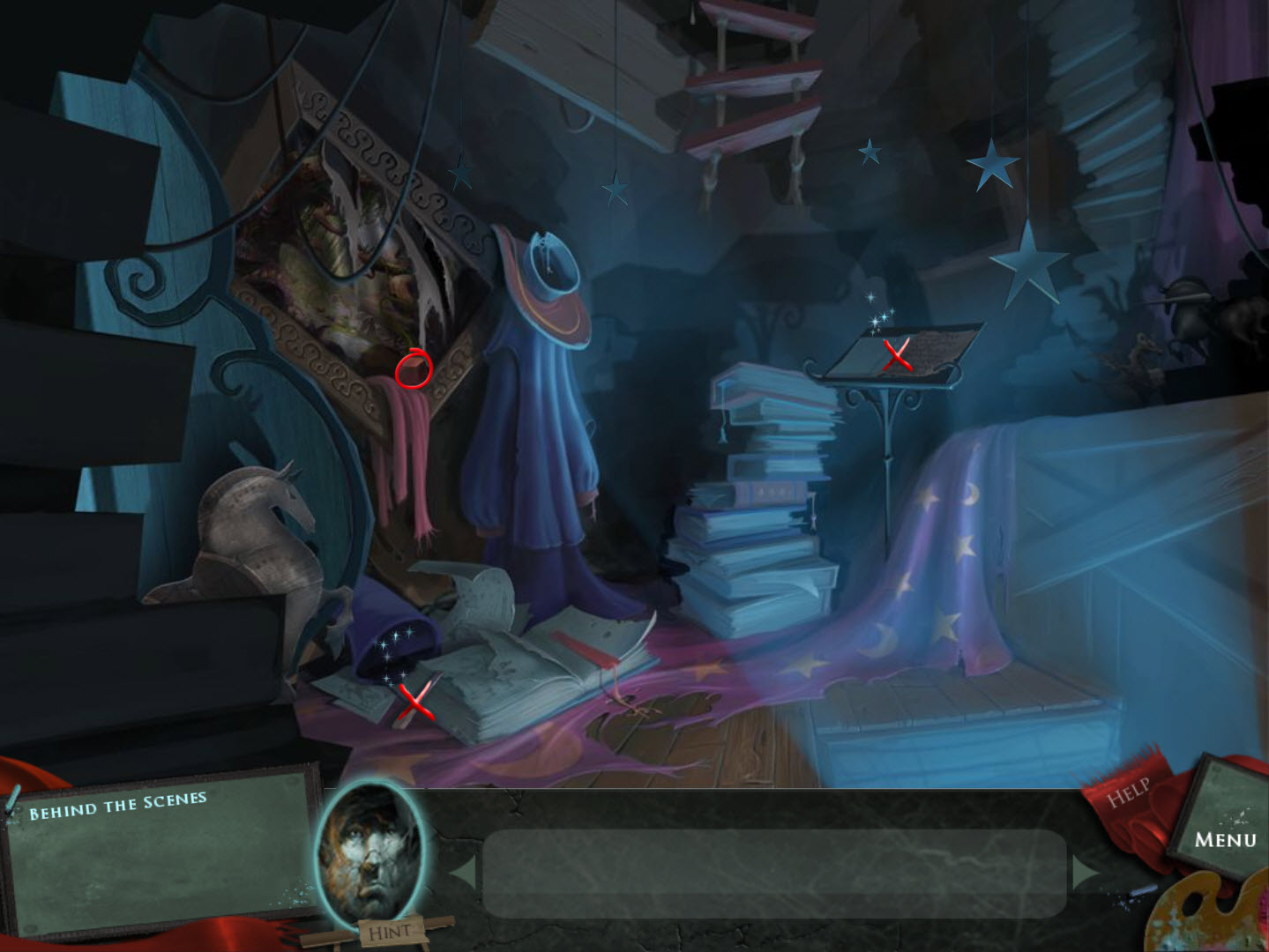1269x952 pixels.
Task: Click the inventory bar's right arrow
Action: (1086, 871)
